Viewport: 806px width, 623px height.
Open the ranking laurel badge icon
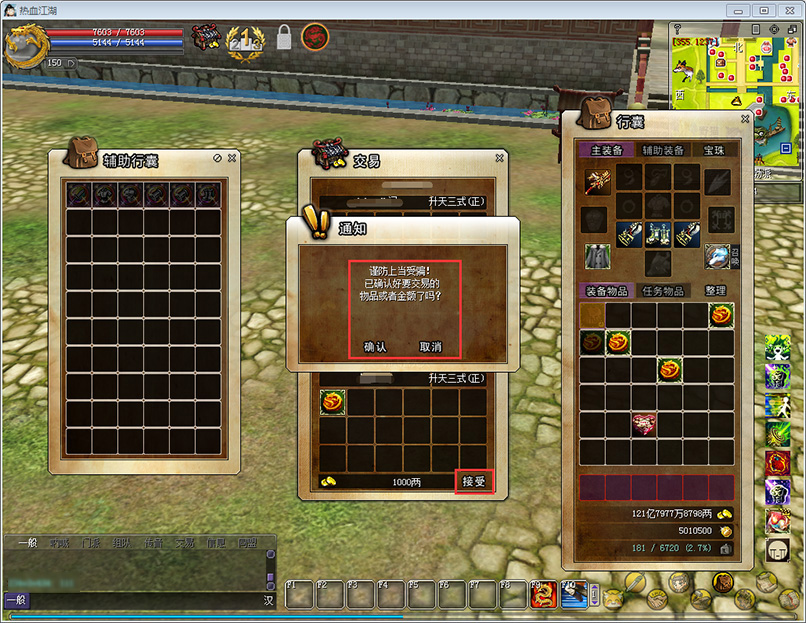(245, 42)
